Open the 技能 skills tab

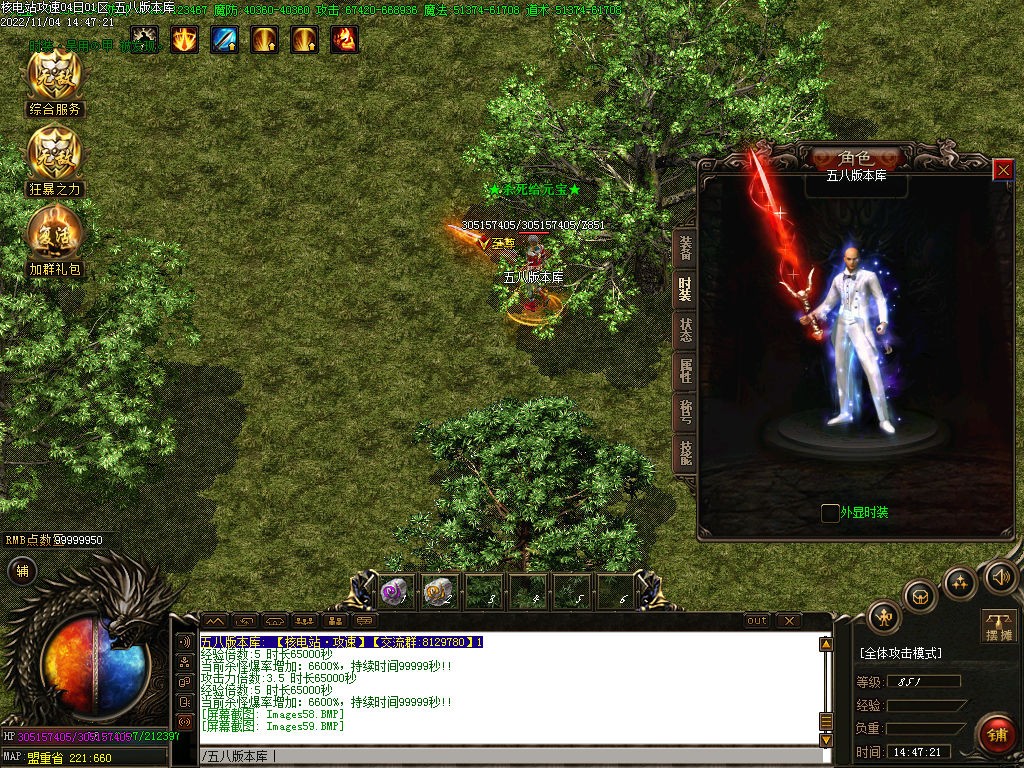coord(685,455)
